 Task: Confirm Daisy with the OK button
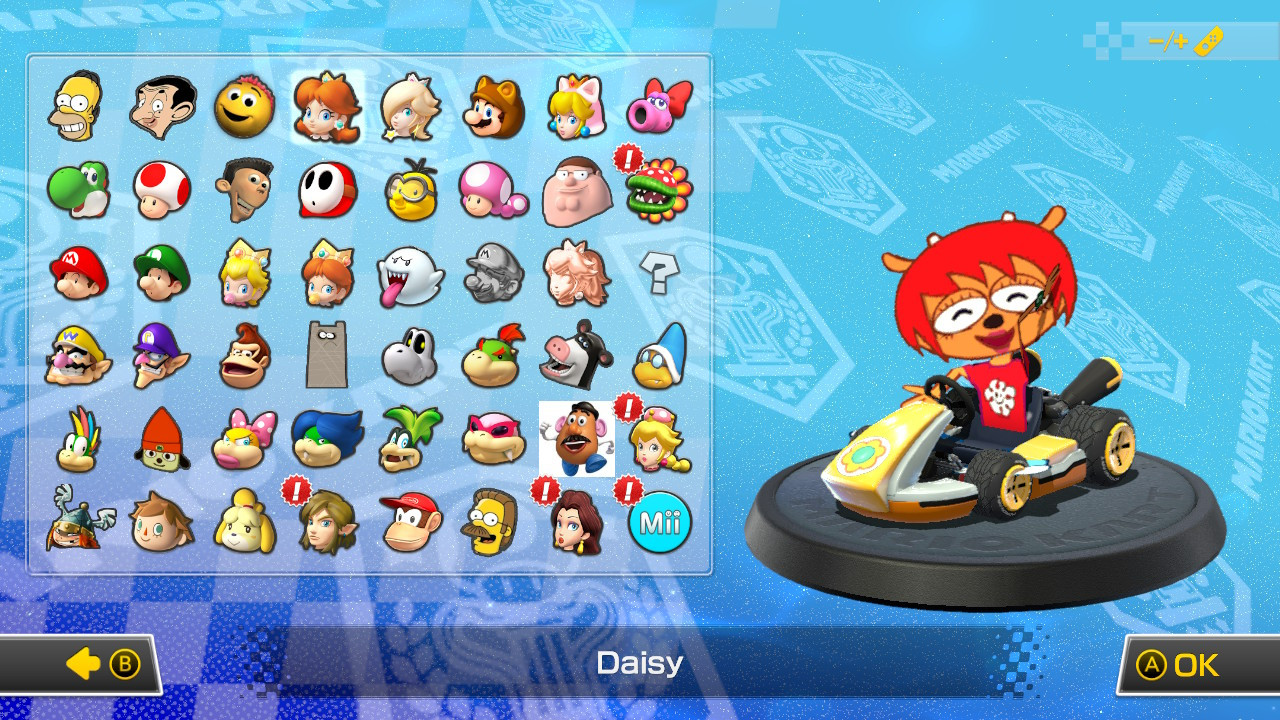pos(1196,663)
